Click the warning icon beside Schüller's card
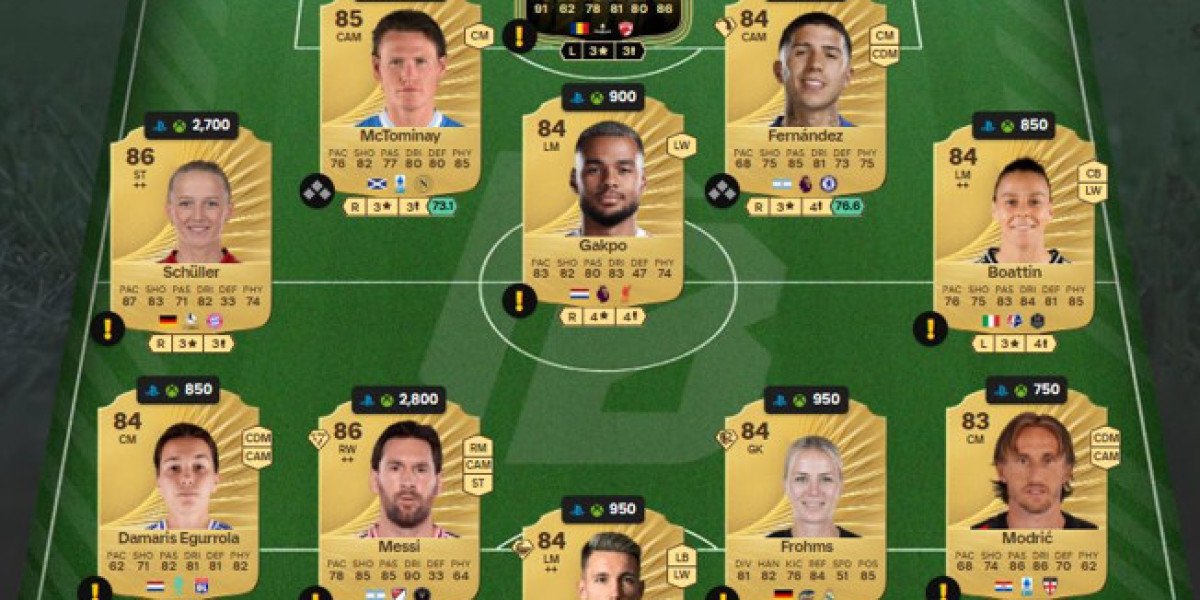This screenshot has width=1200, height=600. (x=107, y=327)
